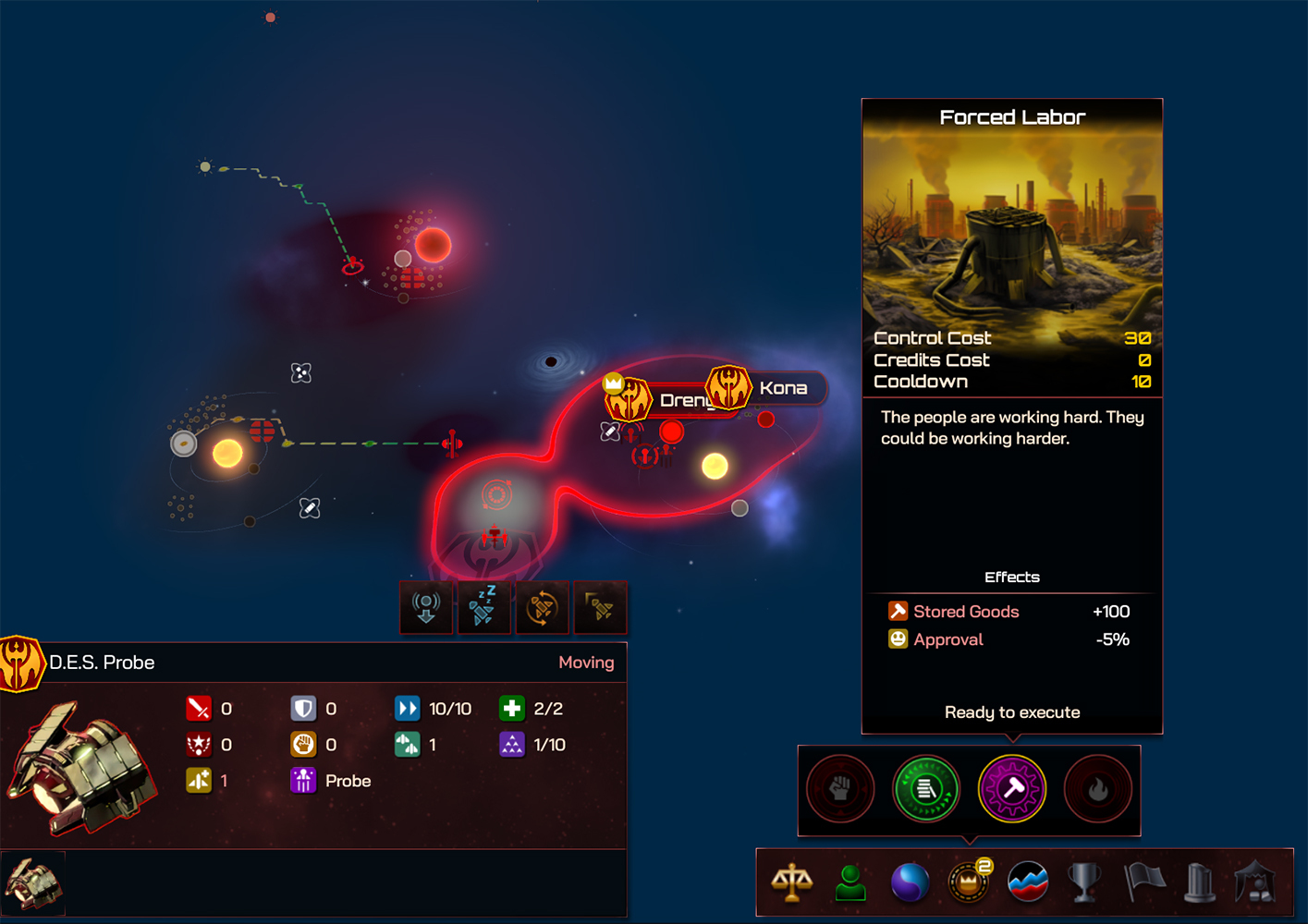Image resolution: width=1308 pixels, height=924 pixels.
Task: Open the statistics graphs screen
Action: [x=1028, y=882]
